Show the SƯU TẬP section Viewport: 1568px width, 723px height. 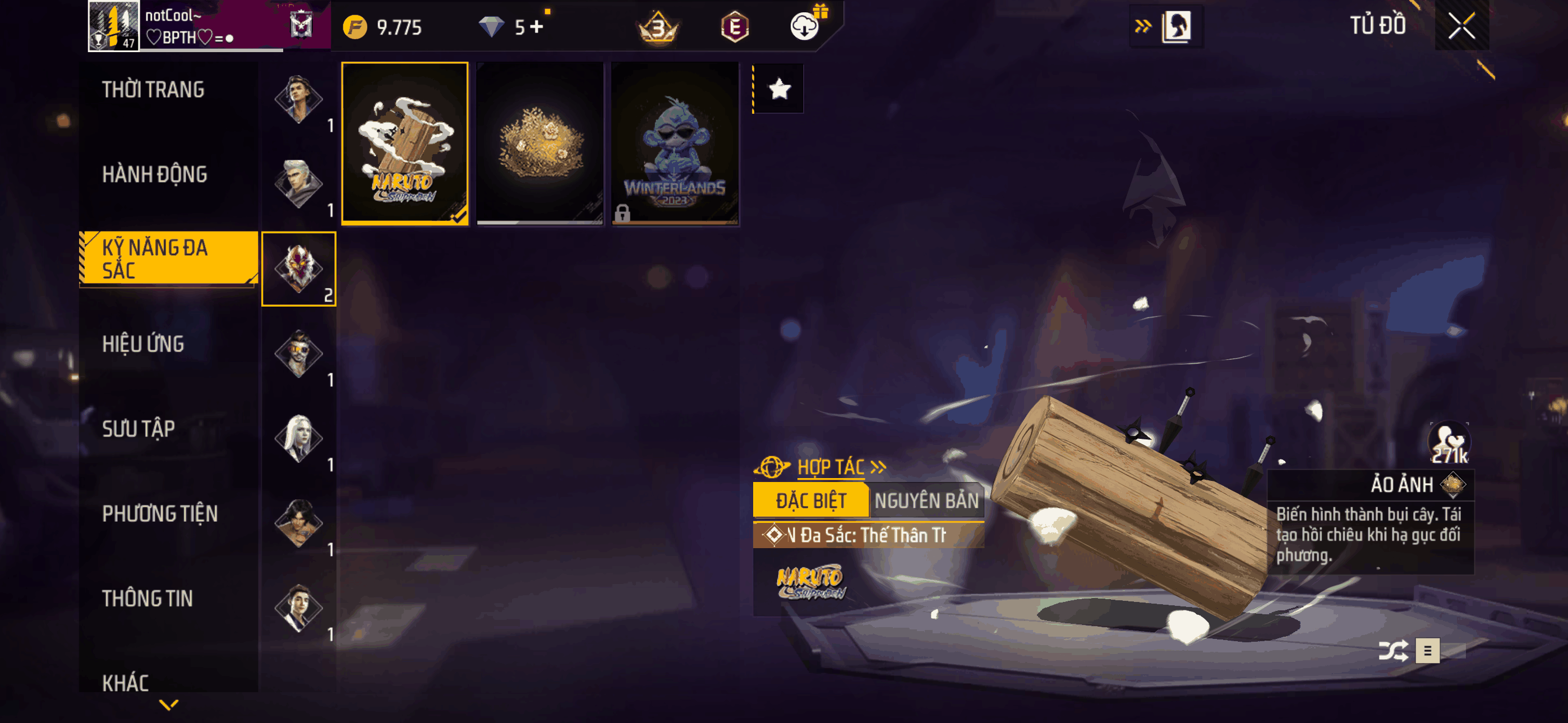[x=138, y=429]
